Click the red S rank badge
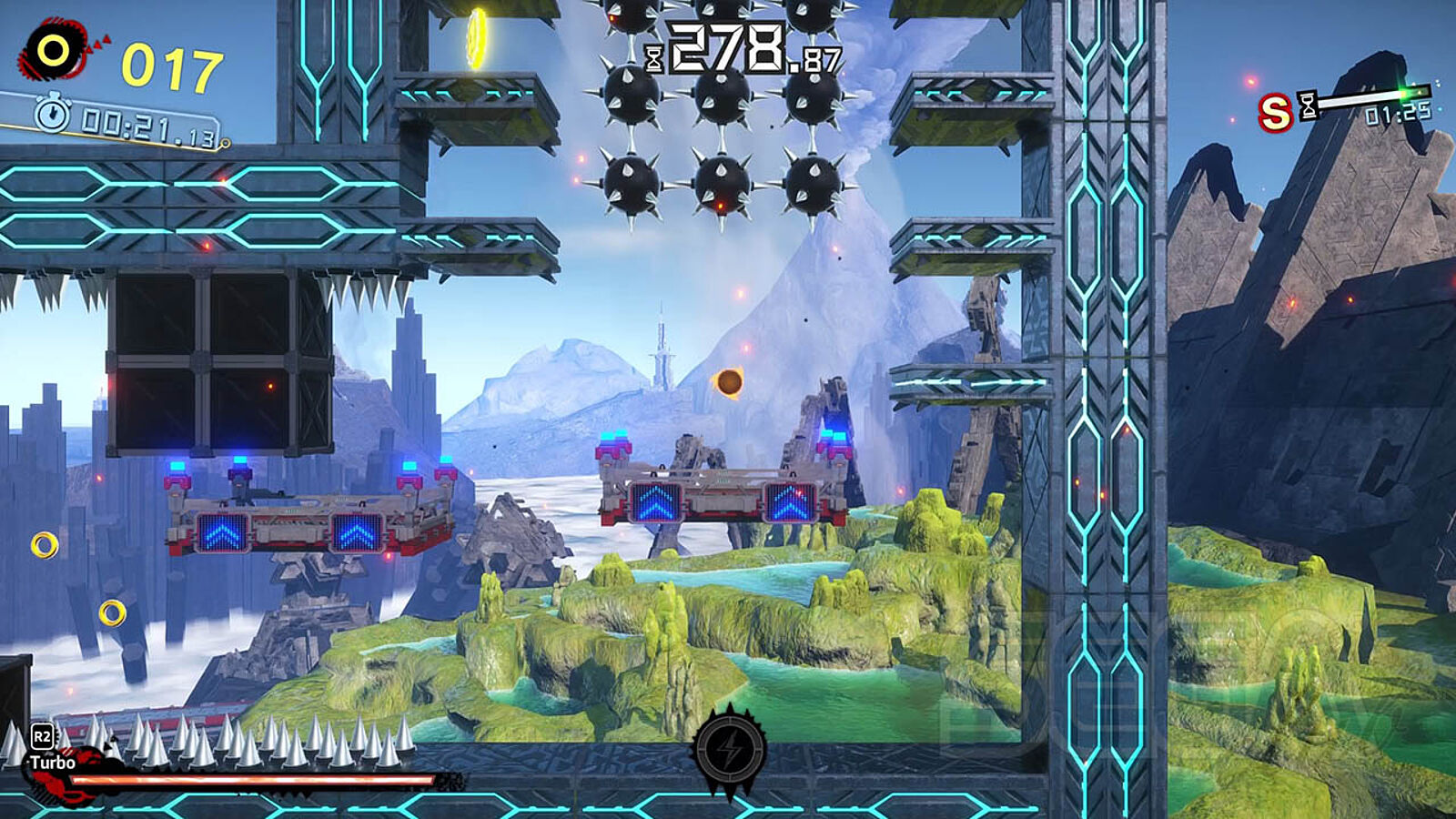The image size is (1456, 819). 1275,114
